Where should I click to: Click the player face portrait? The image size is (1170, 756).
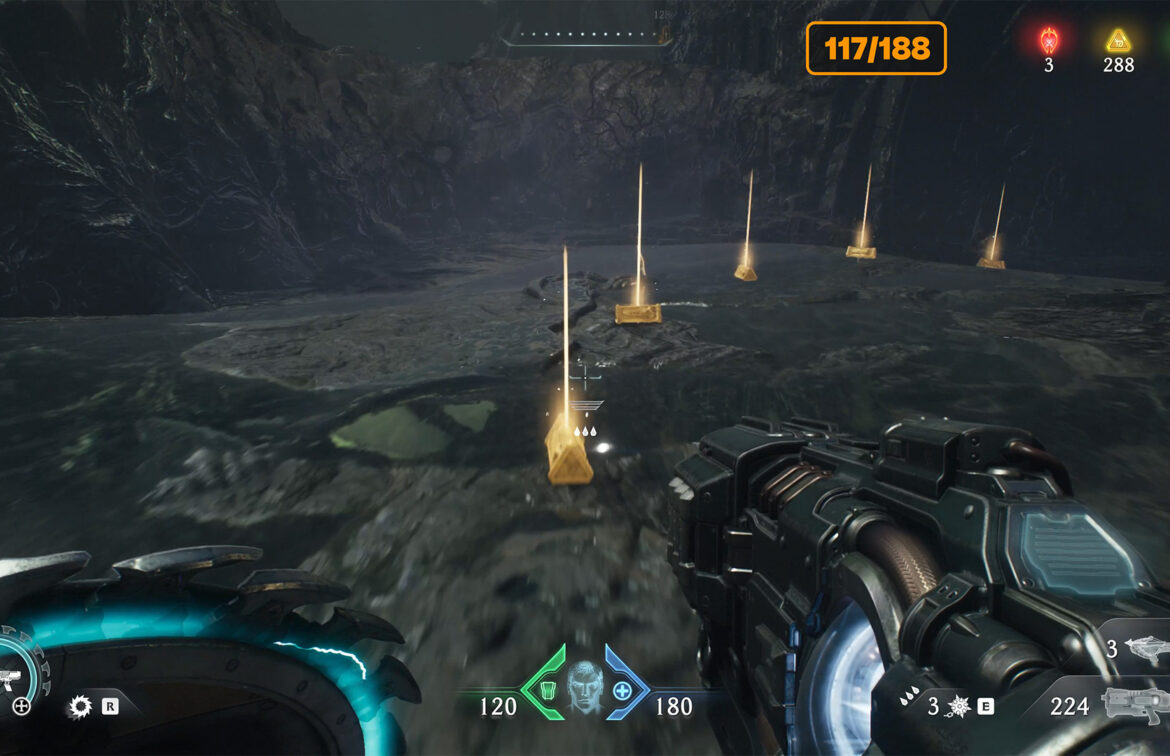tap(584, 684)
